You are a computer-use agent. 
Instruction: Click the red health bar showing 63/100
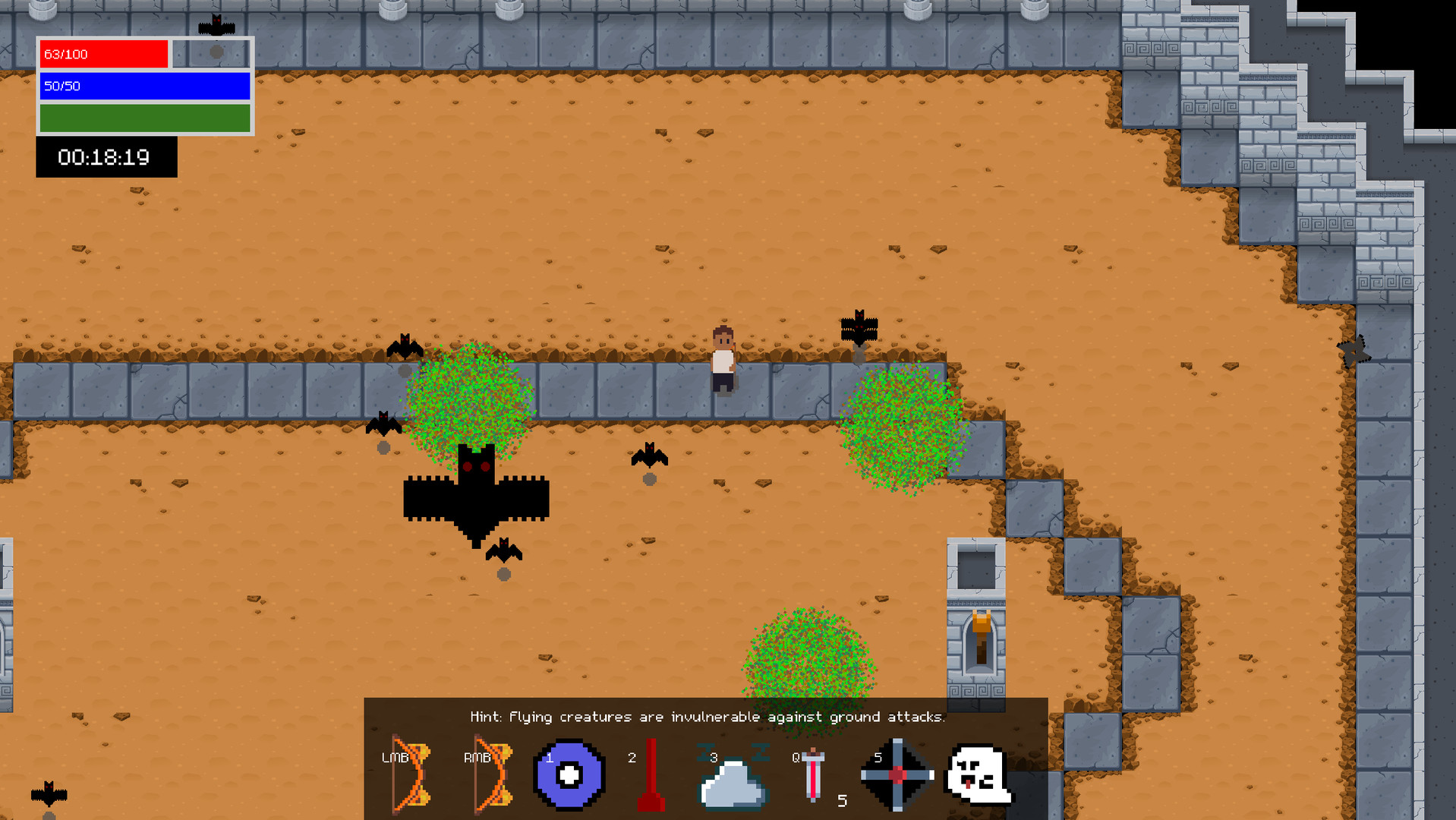[104, 54]
